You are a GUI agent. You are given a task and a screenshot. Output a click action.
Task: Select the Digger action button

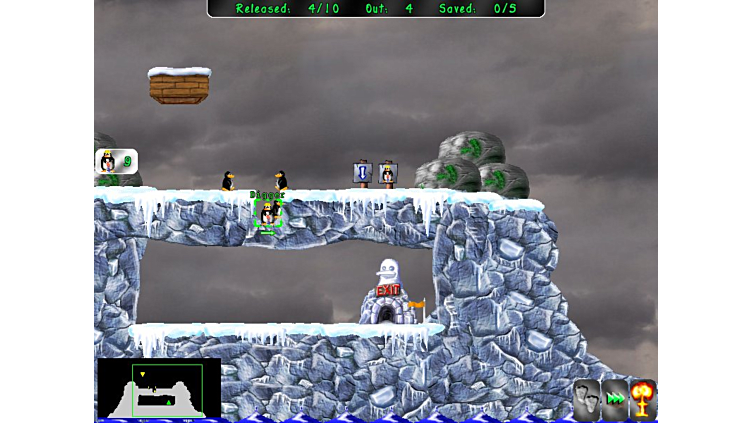pyautogui.click(x=116, y=161)
